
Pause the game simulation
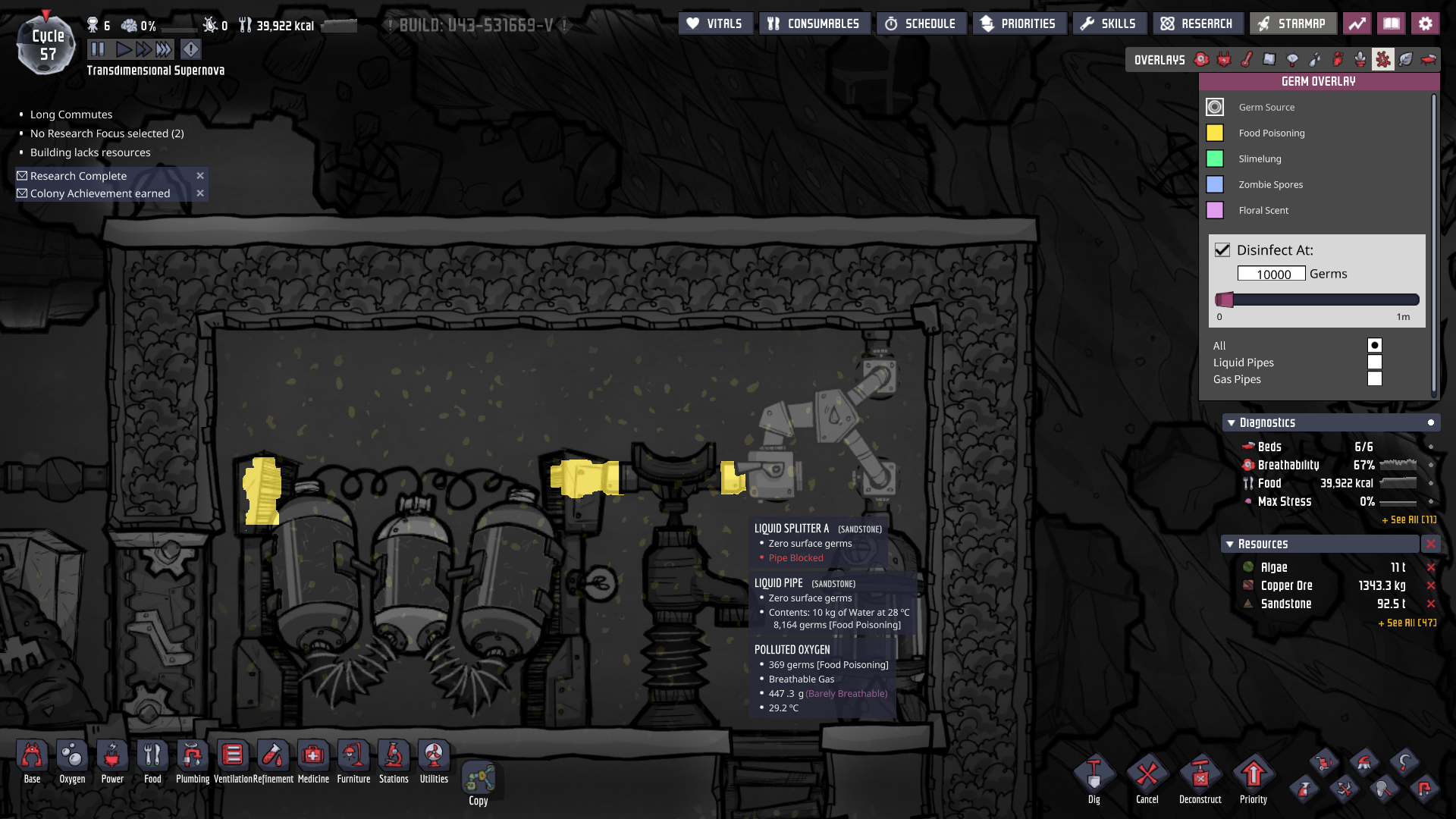pyautogui.click(x=98, y=50)
